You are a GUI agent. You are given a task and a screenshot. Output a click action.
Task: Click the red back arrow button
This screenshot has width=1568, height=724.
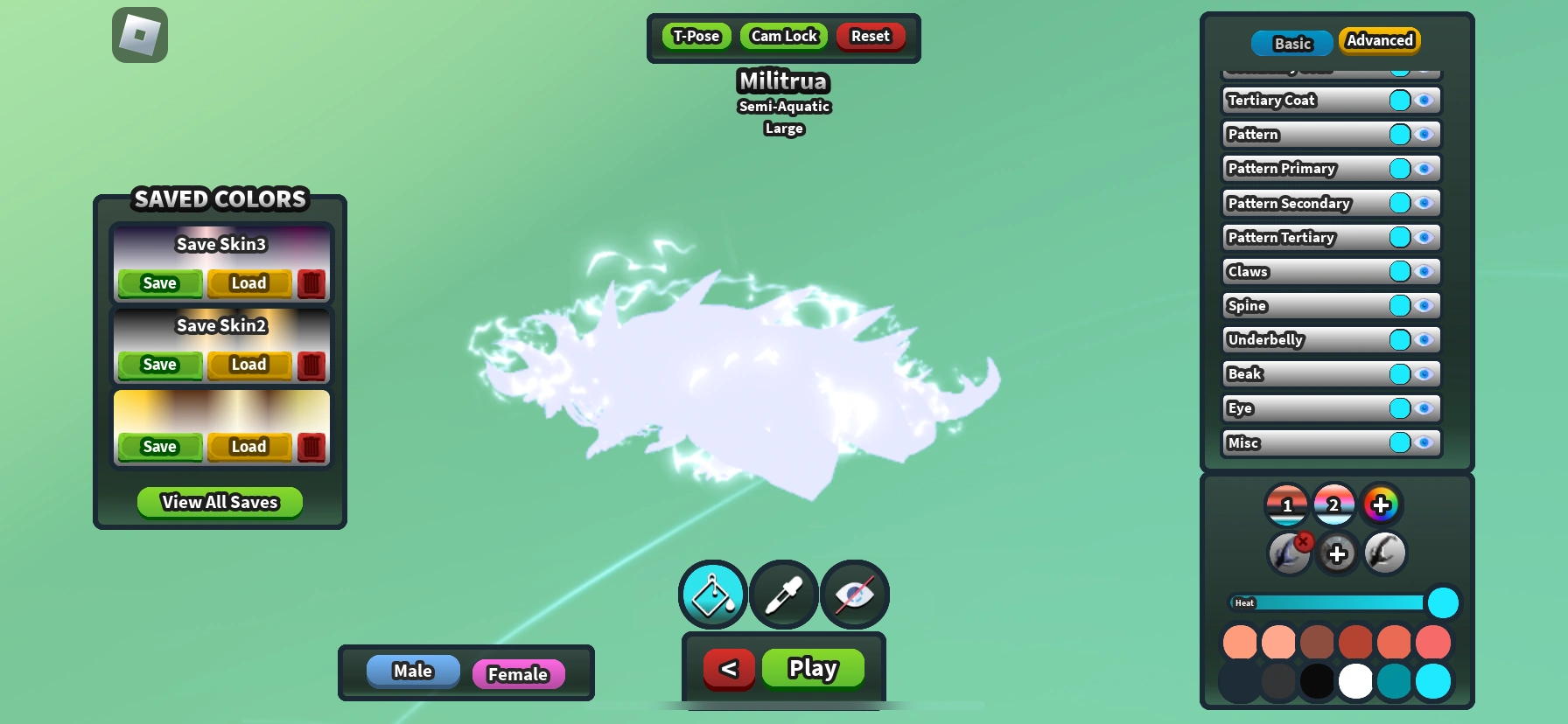pyautogui.click(x=729, y=668)
